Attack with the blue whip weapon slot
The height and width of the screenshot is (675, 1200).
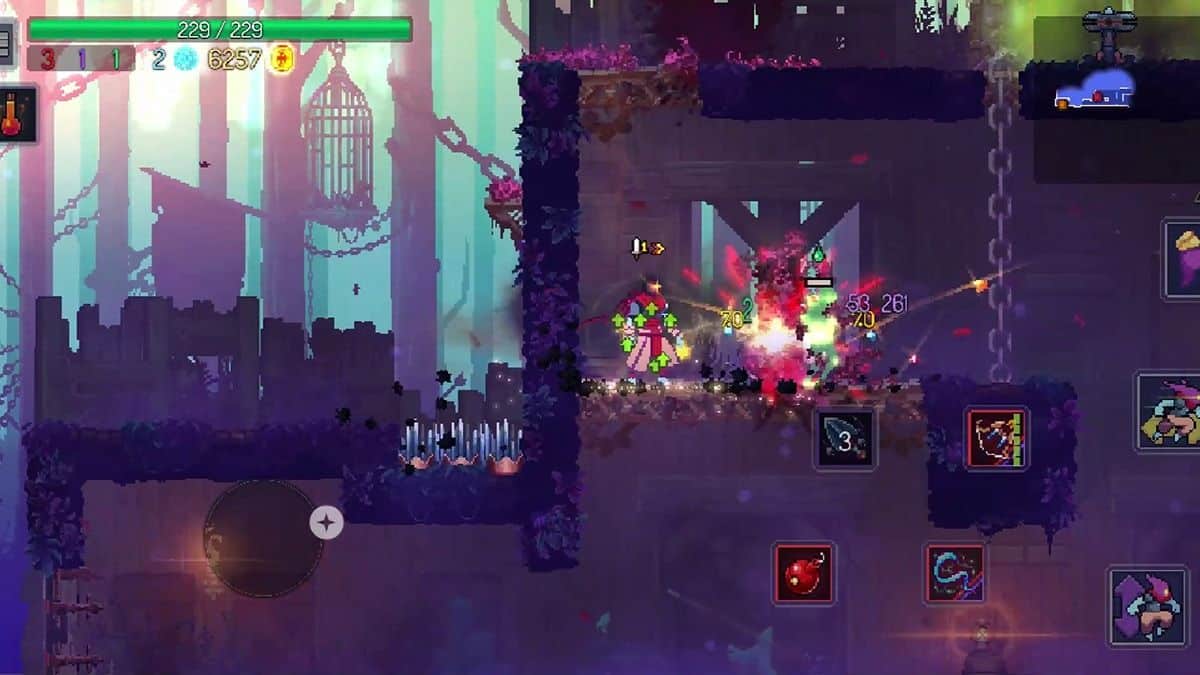(955, 573)
